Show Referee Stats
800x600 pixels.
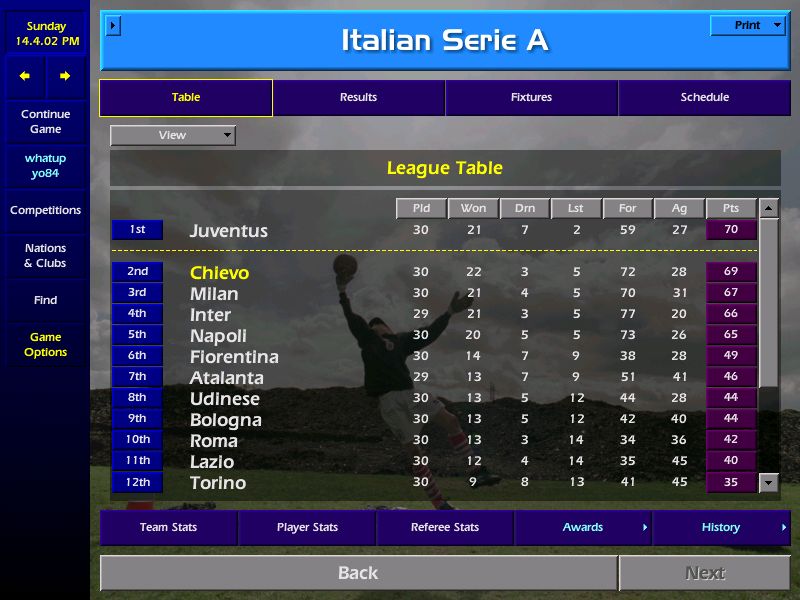444,527
